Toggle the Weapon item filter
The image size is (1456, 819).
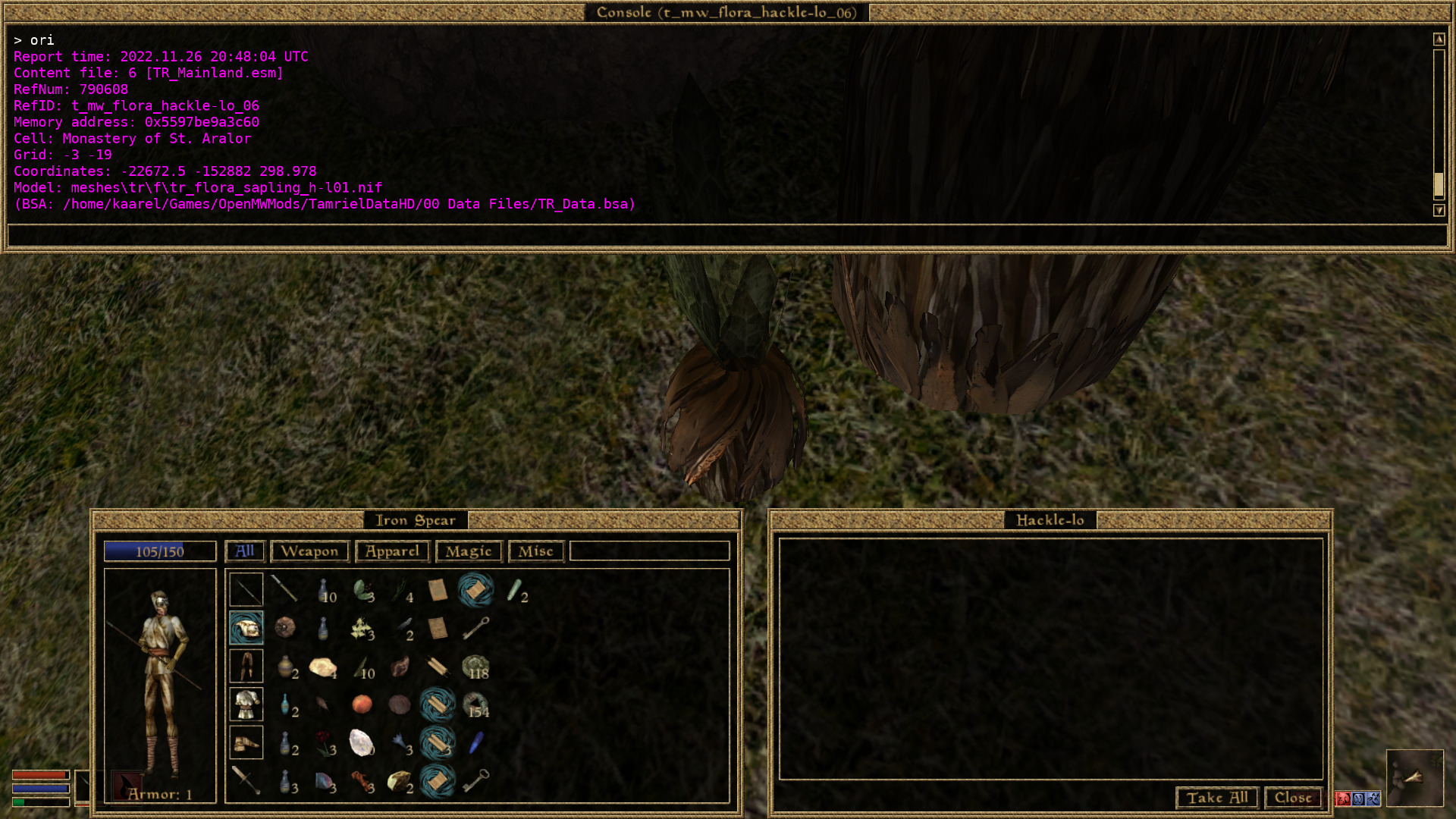[309, 551]
